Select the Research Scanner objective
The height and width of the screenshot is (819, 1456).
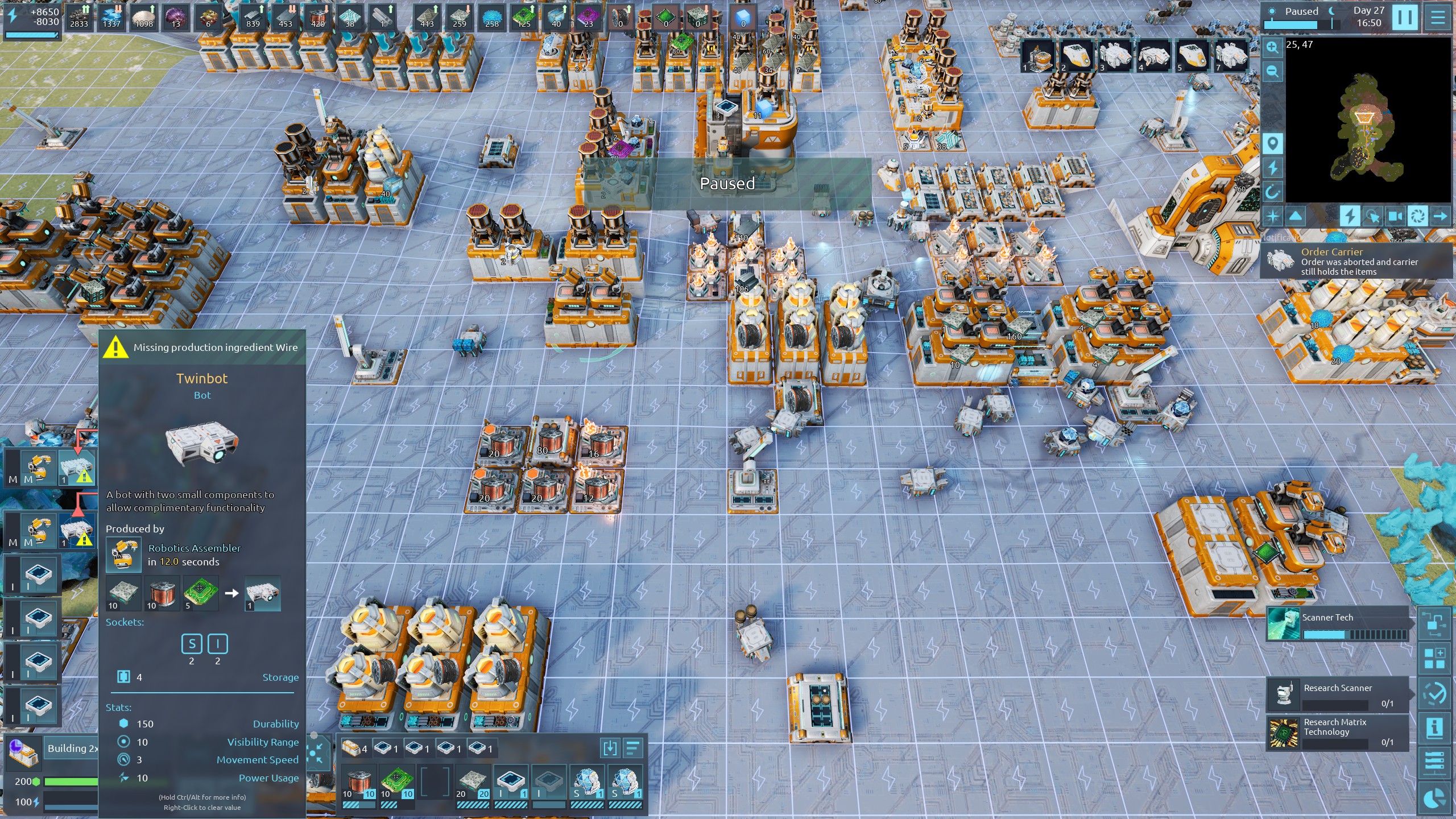1338,694
